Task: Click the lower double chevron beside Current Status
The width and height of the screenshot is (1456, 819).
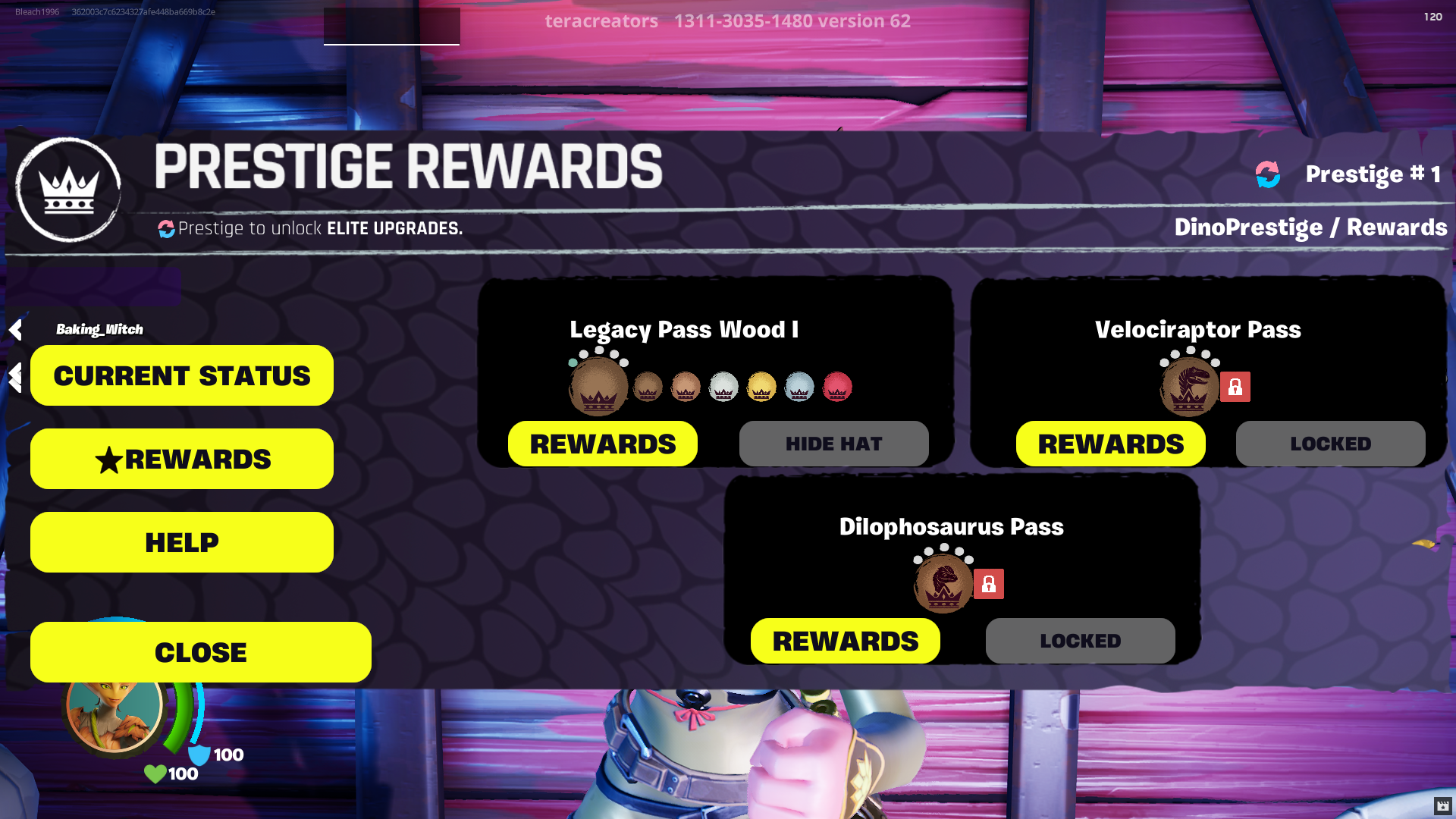Action: point(14,377)
